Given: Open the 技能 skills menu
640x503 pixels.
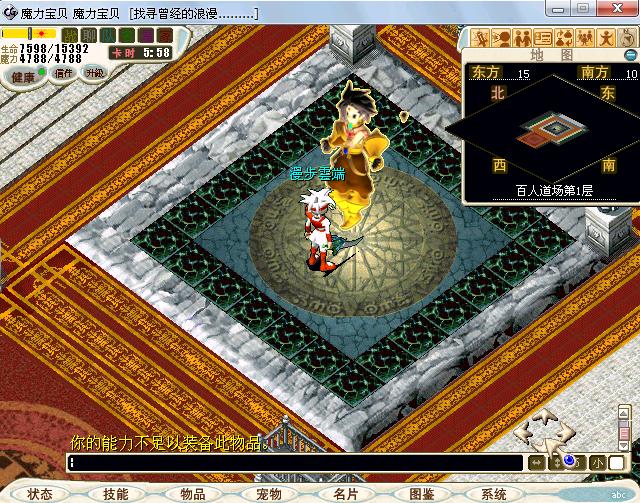Looking at the screenshot, I should 115,494.
